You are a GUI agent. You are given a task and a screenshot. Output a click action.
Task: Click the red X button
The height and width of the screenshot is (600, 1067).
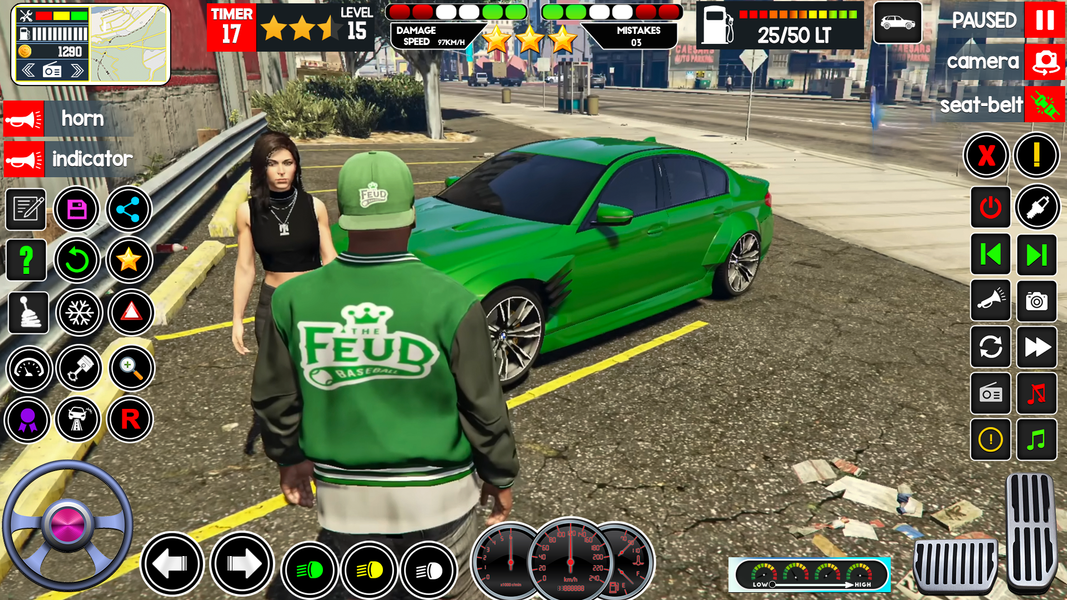[x=986, y=156]
